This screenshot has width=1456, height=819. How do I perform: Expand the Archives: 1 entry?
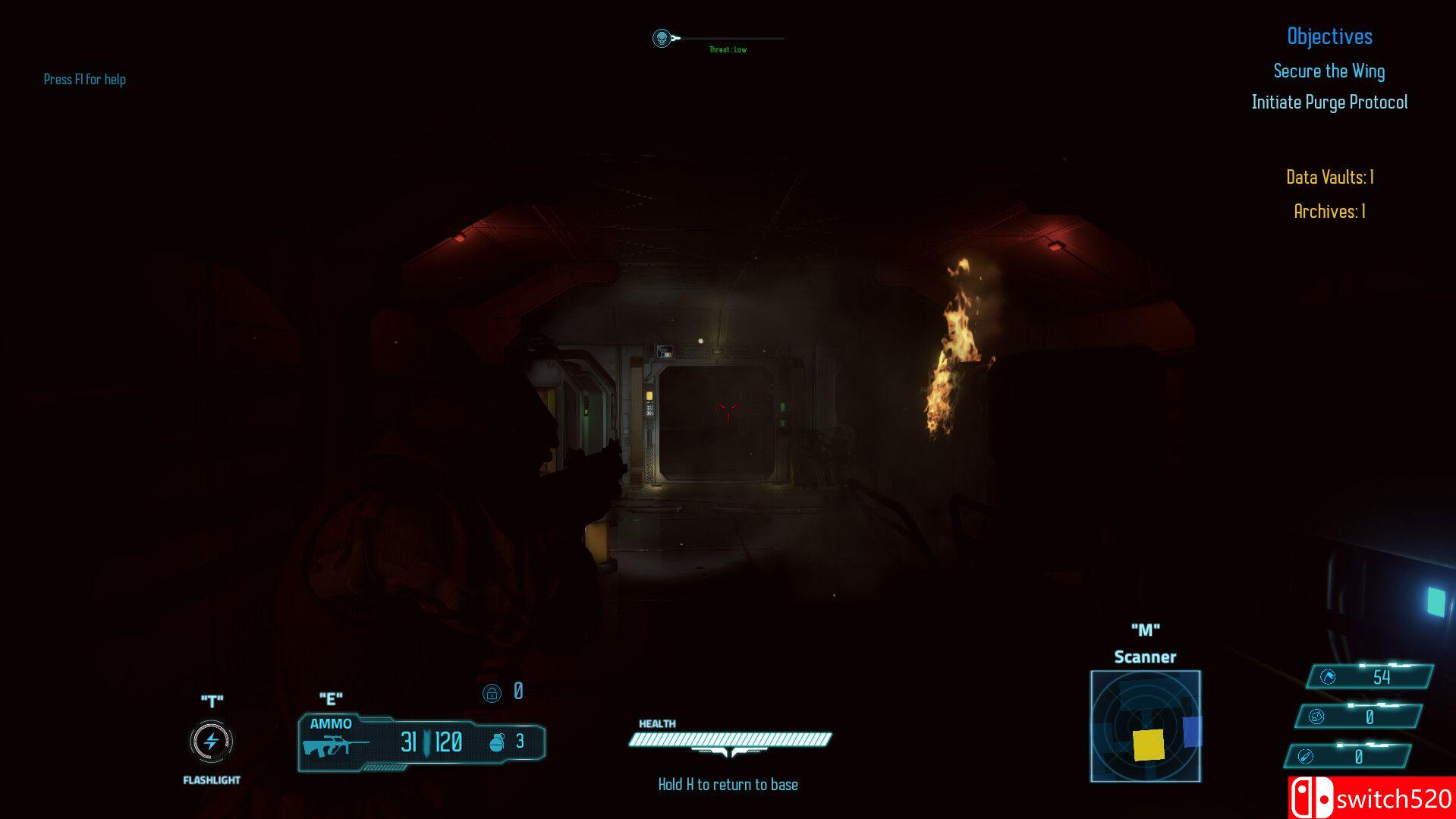pyautogui.click(x=1329, y=213)
